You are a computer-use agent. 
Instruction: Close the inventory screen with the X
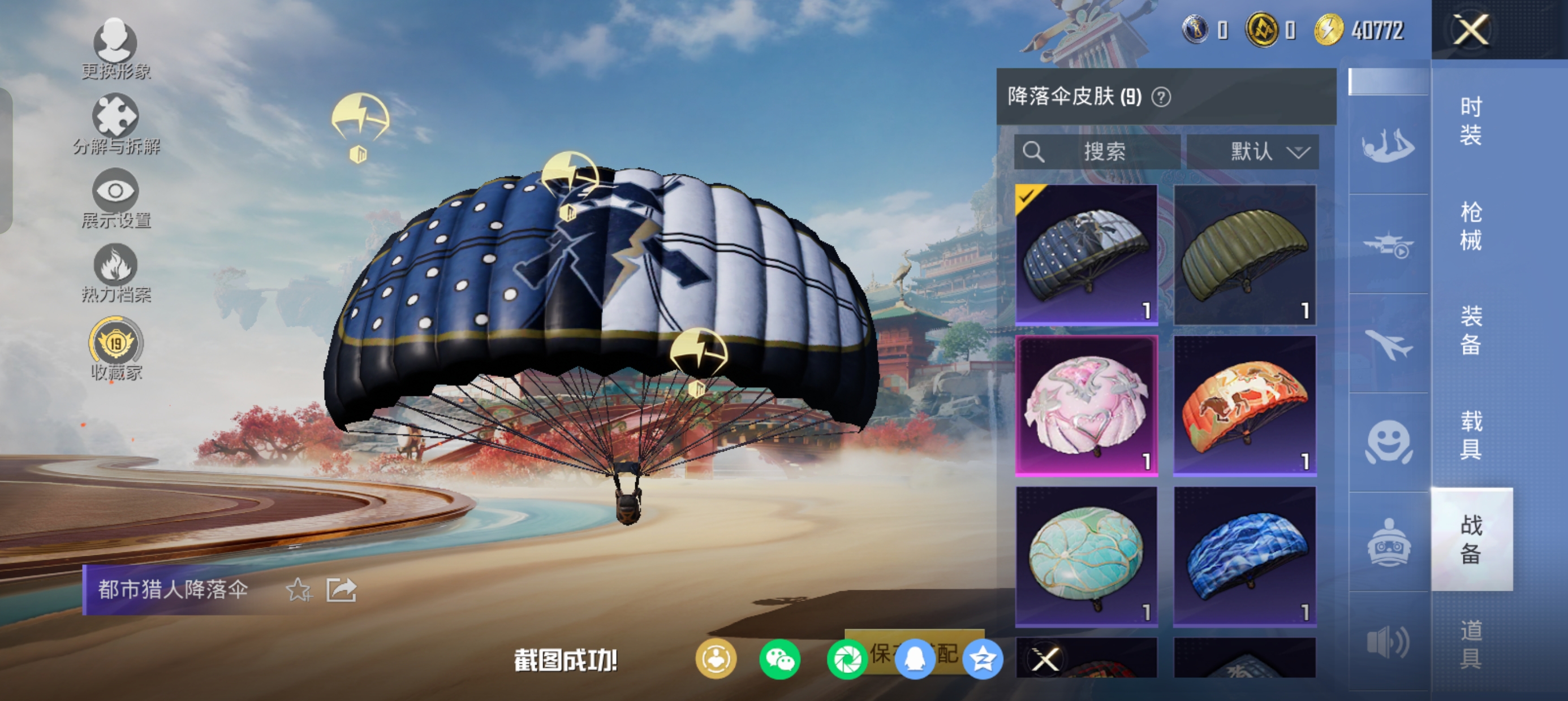[1471, 29]
